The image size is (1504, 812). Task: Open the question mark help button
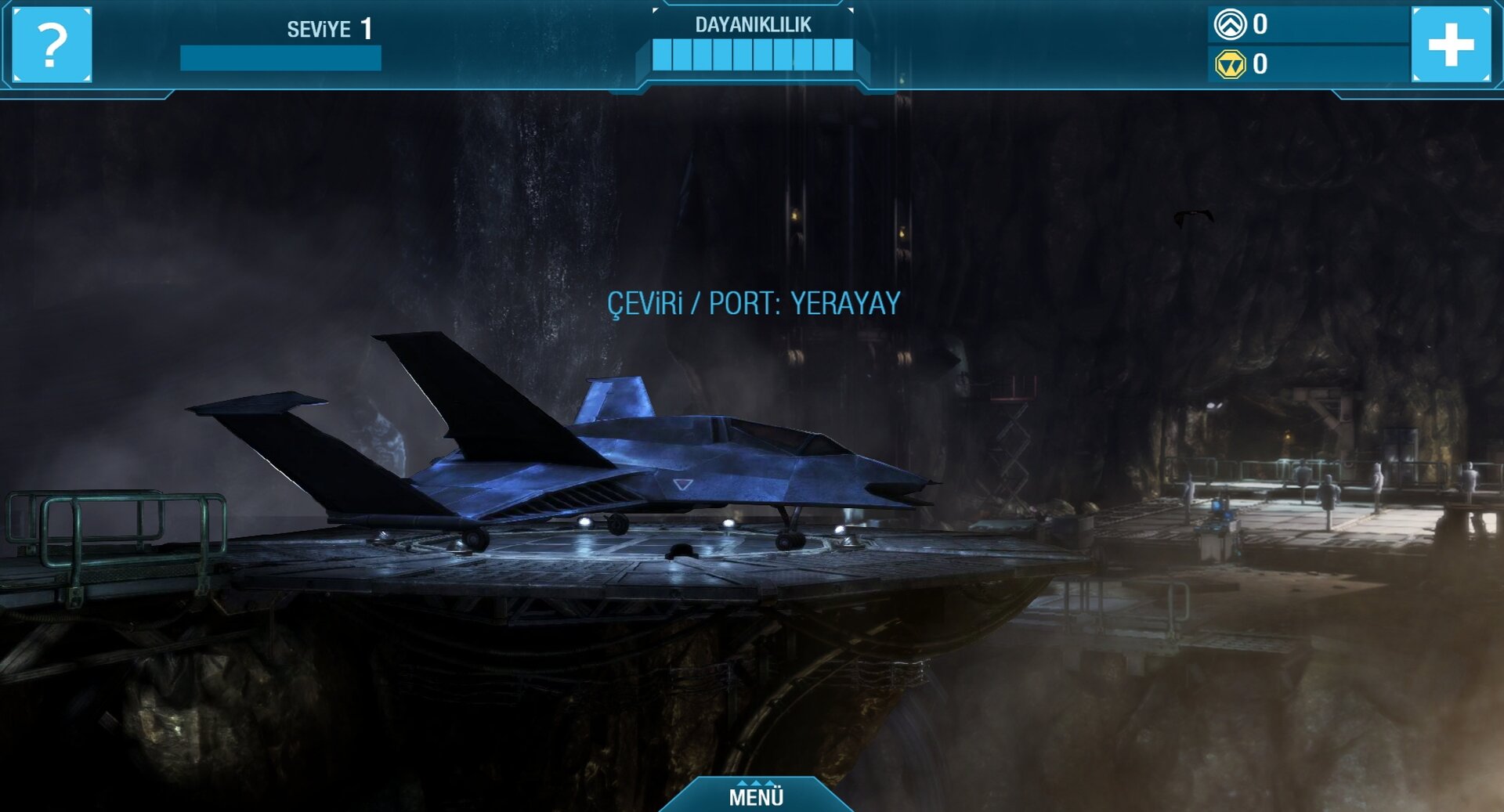[x=52, y=45]
